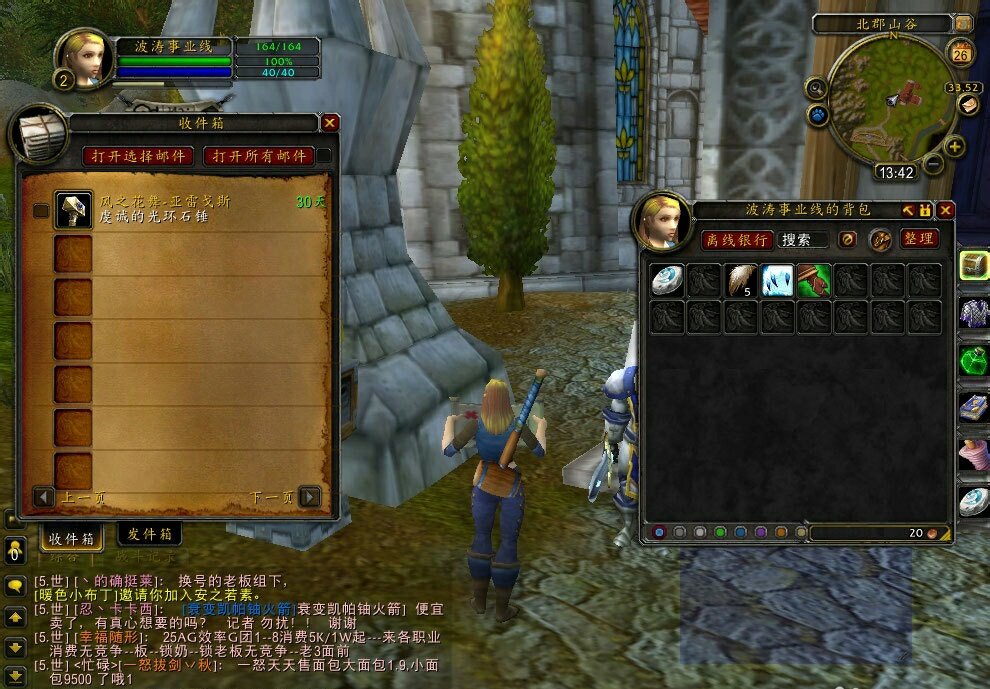Open the 离线银行 offline bank
The image size is (990, 689).
(x=736, y=239)
